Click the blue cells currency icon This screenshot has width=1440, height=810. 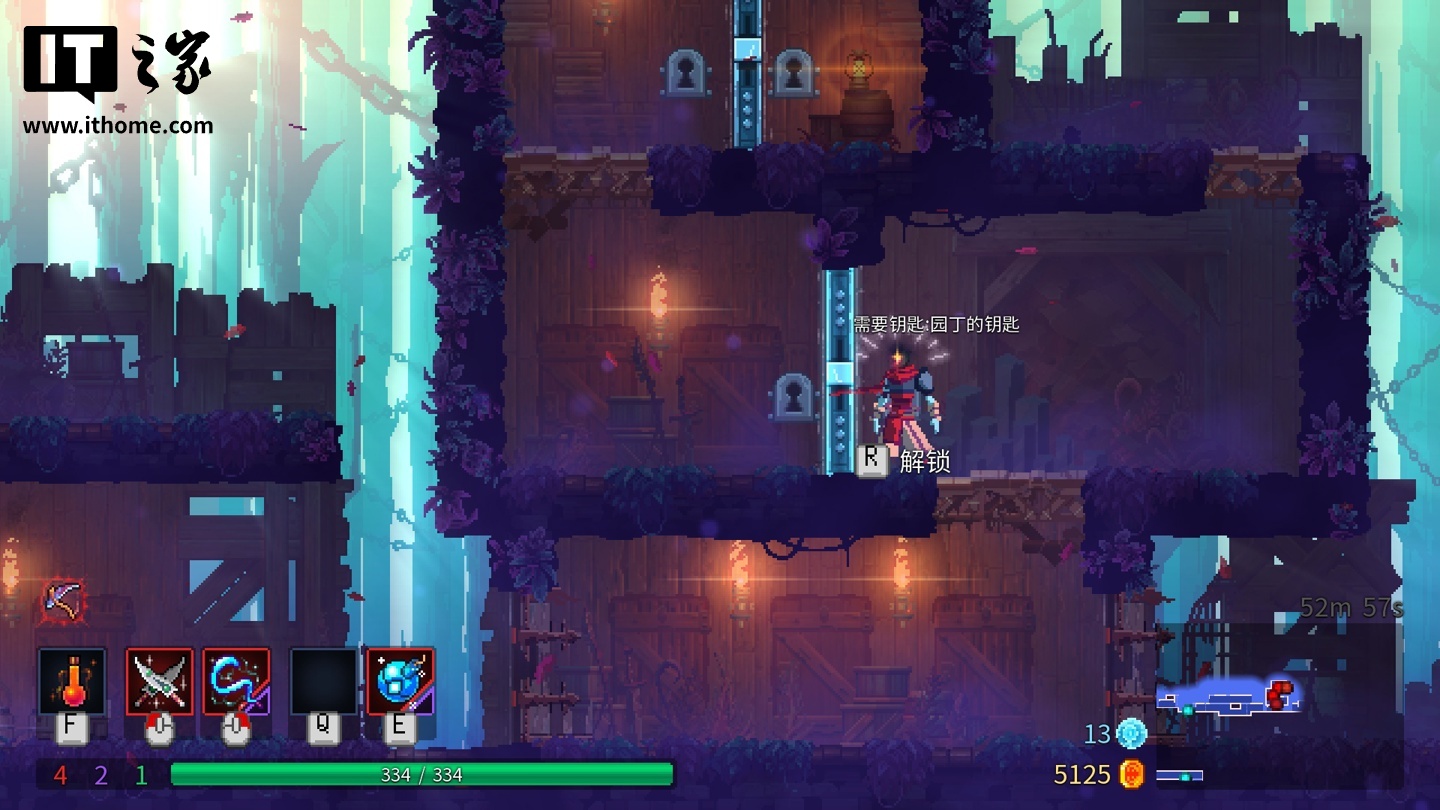tap(1131, 733)
